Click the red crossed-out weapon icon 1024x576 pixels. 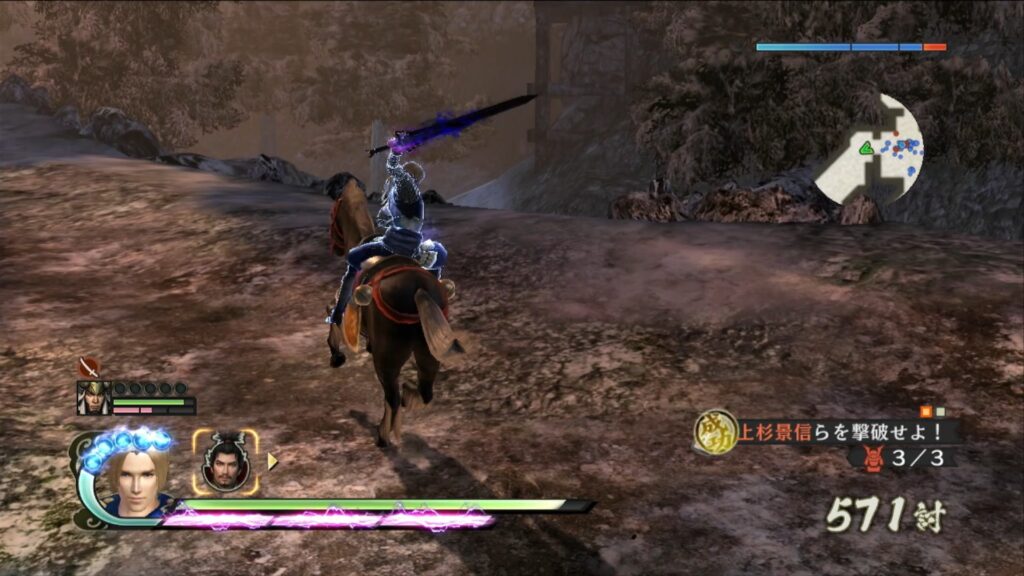point(88,367)
